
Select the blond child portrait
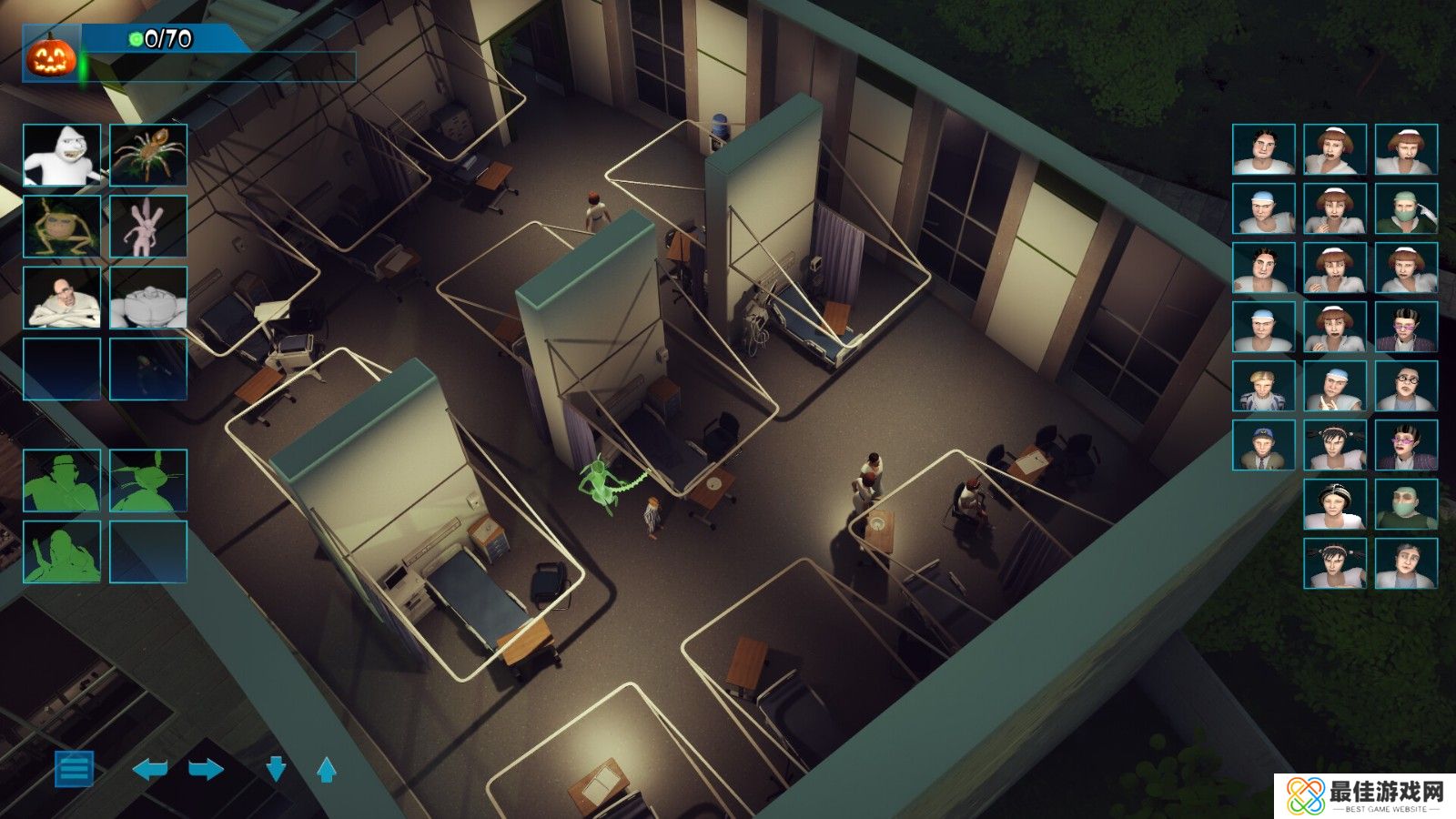coord(1264,386)
